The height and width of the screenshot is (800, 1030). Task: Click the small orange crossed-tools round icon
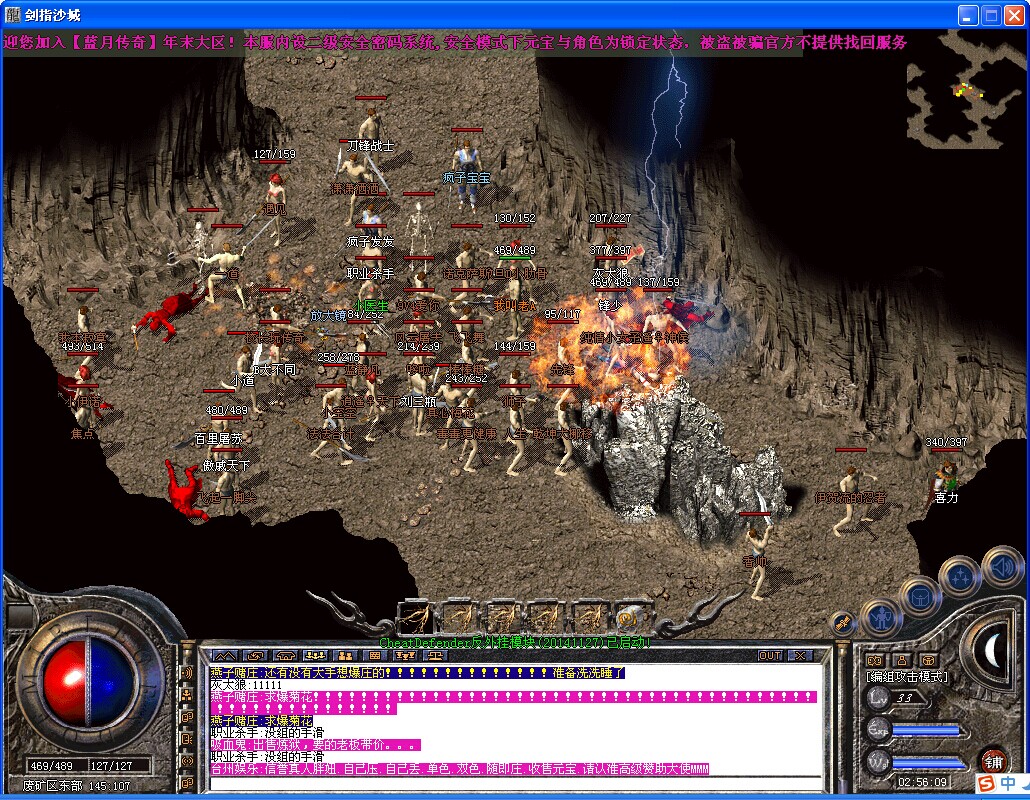pos(842,623)
